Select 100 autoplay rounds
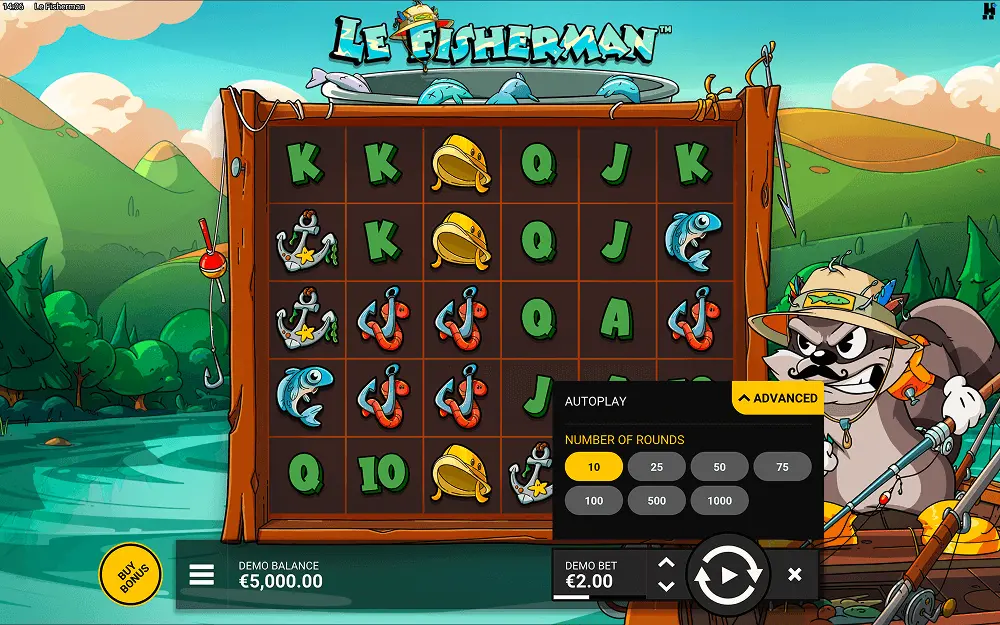This screenshot has height=625, width=1000. click(x=594, y=501)
